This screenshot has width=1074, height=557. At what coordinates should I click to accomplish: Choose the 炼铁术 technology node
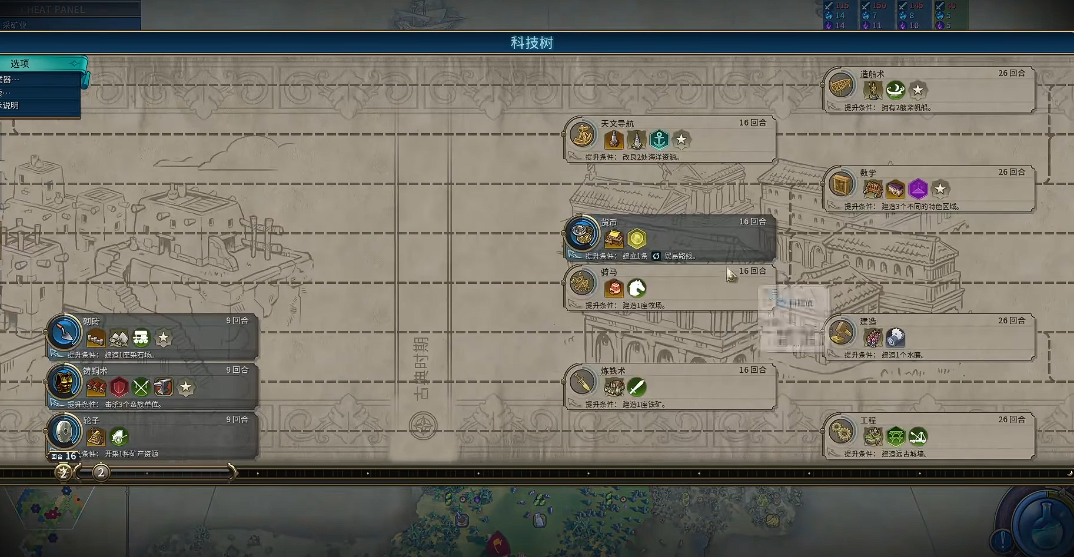click(x=670, y=386)
